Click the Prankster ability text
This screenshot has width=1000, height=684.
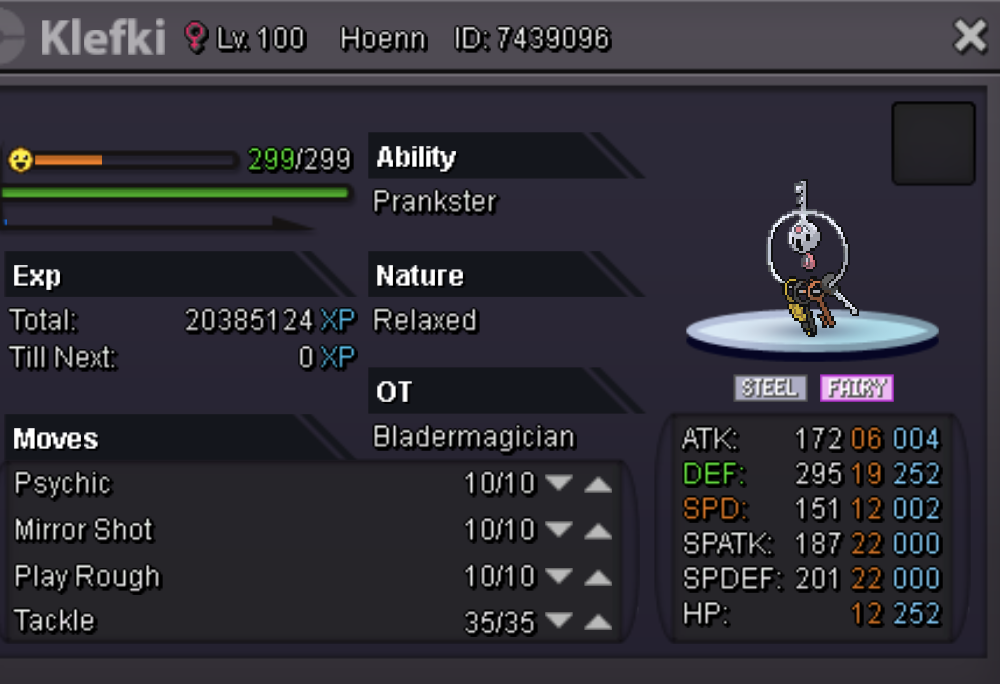click(435, 202)
